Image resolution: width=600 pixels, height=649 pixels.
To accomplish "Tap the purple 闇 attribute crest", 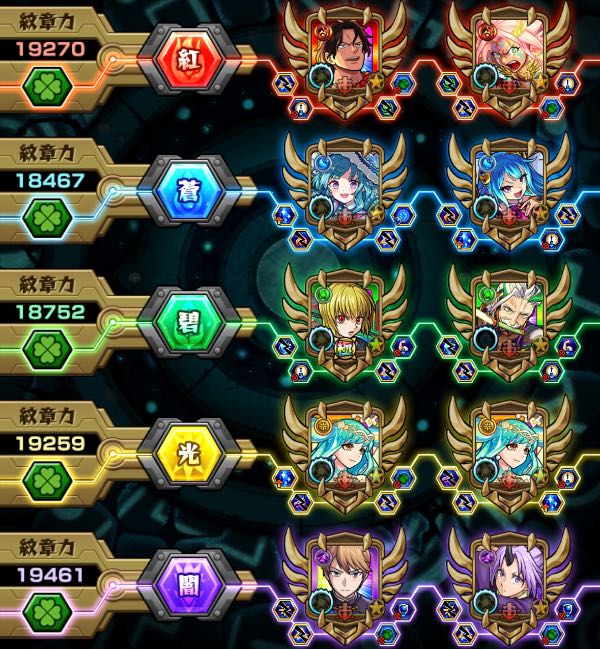I will (x=190, y=587).
